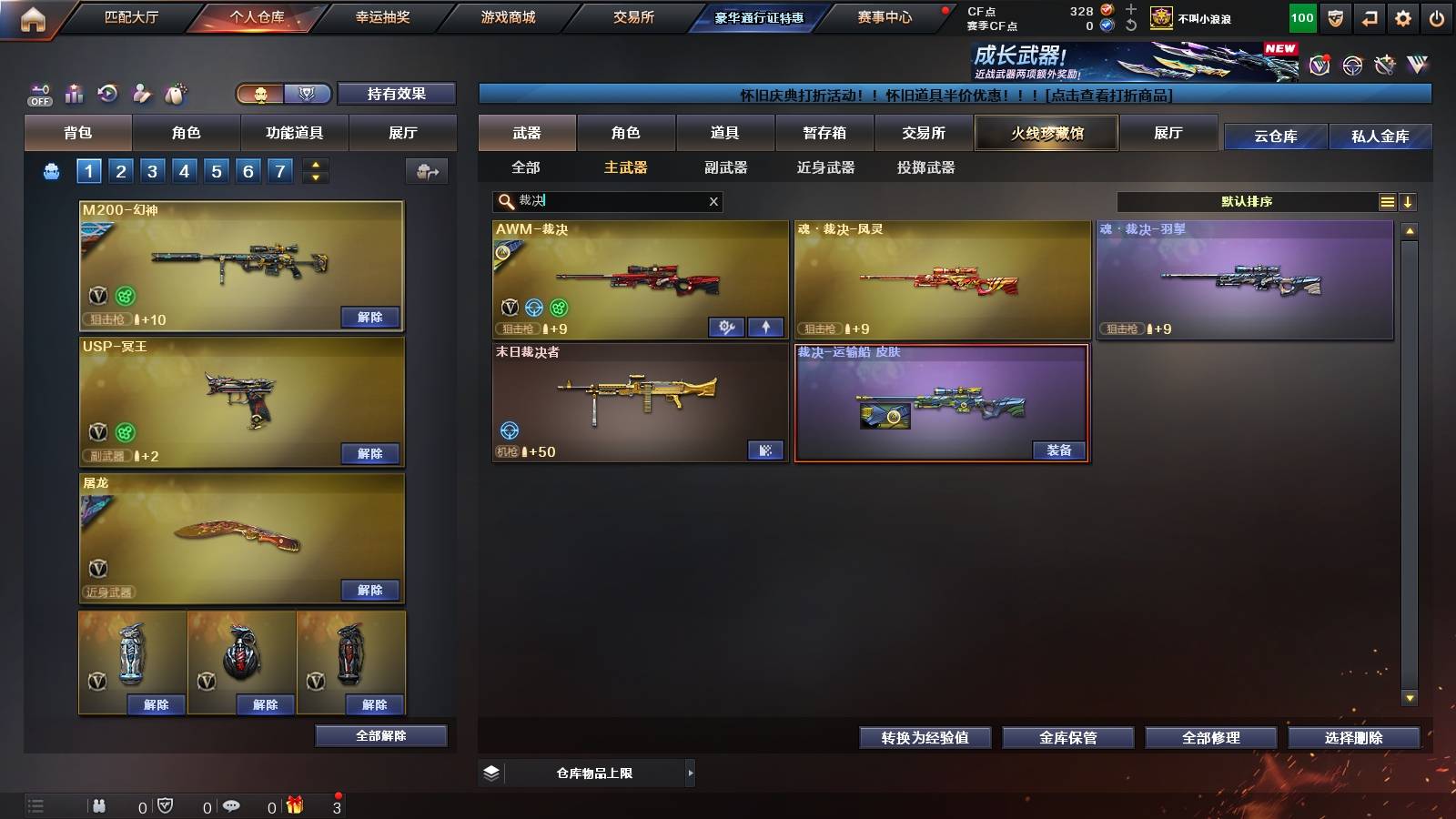This screenshot has height=819, width=1456.
Task: Click the replay arrow icon in top-left toolbar
Action: pos(107,92)
